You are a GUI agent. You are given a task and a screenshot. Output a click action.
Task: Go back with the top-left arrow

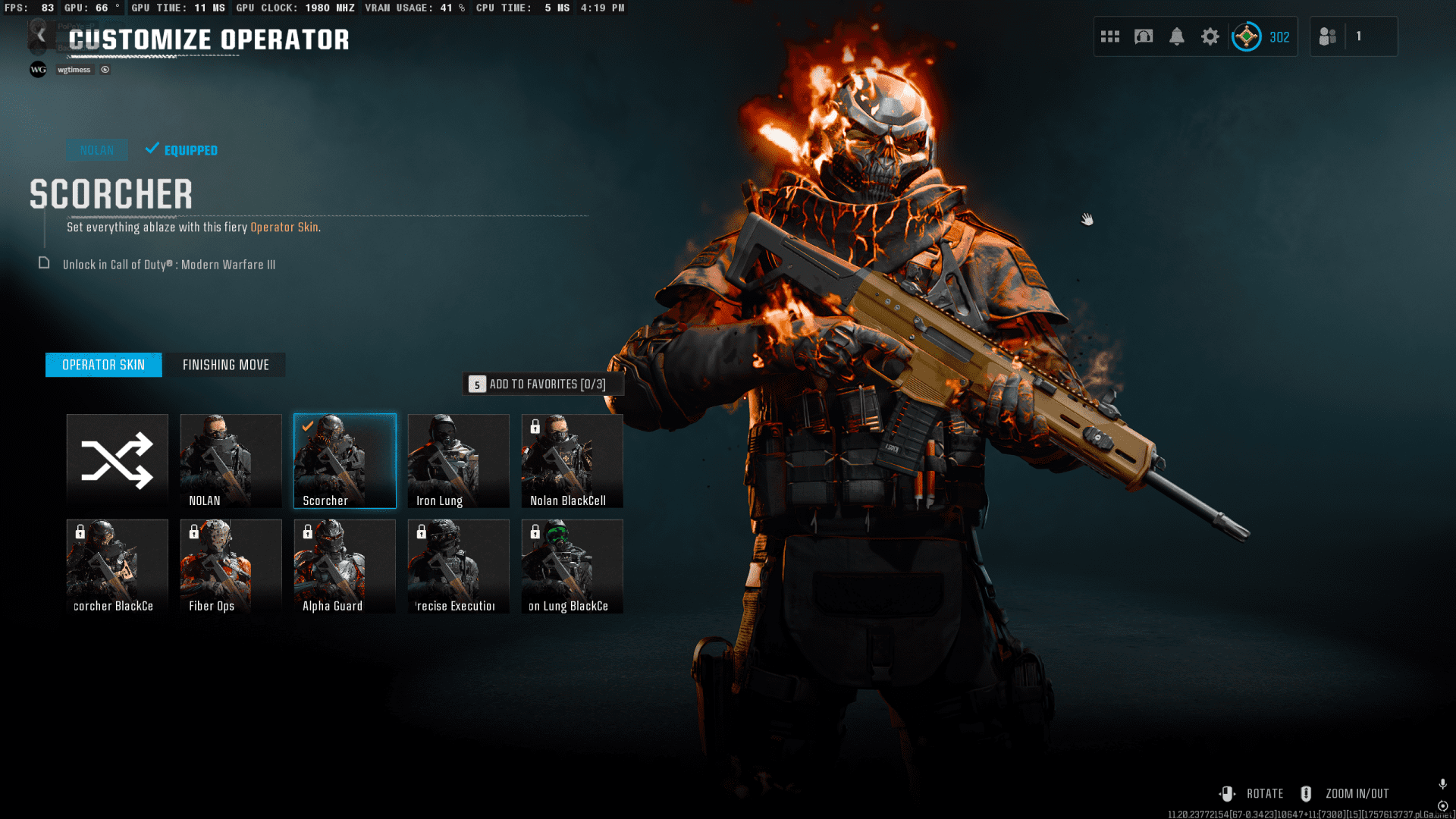tap(42, 36)
